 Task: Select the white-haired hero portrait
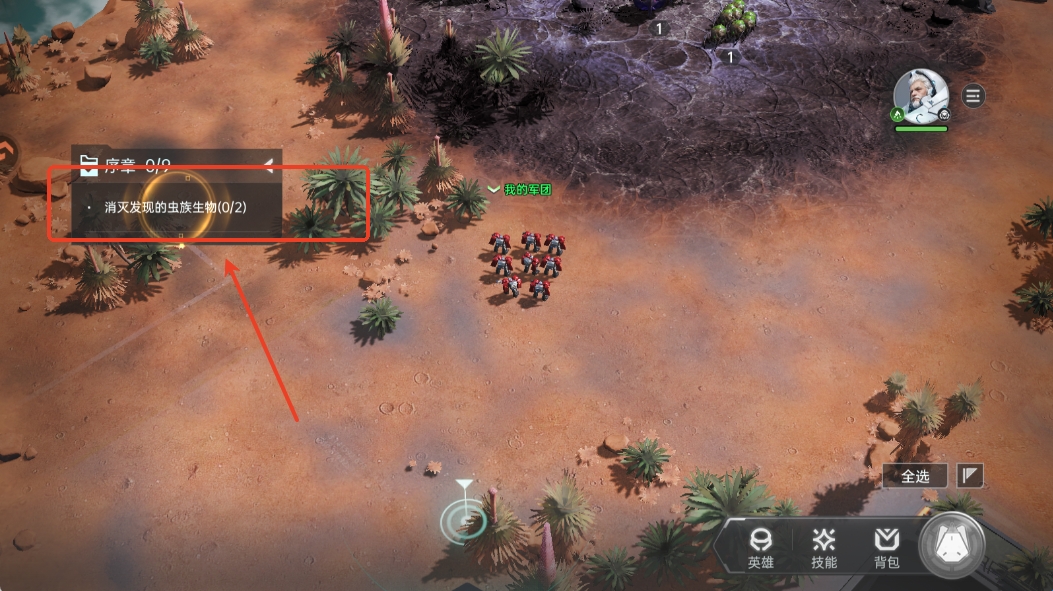click(920, 96)
